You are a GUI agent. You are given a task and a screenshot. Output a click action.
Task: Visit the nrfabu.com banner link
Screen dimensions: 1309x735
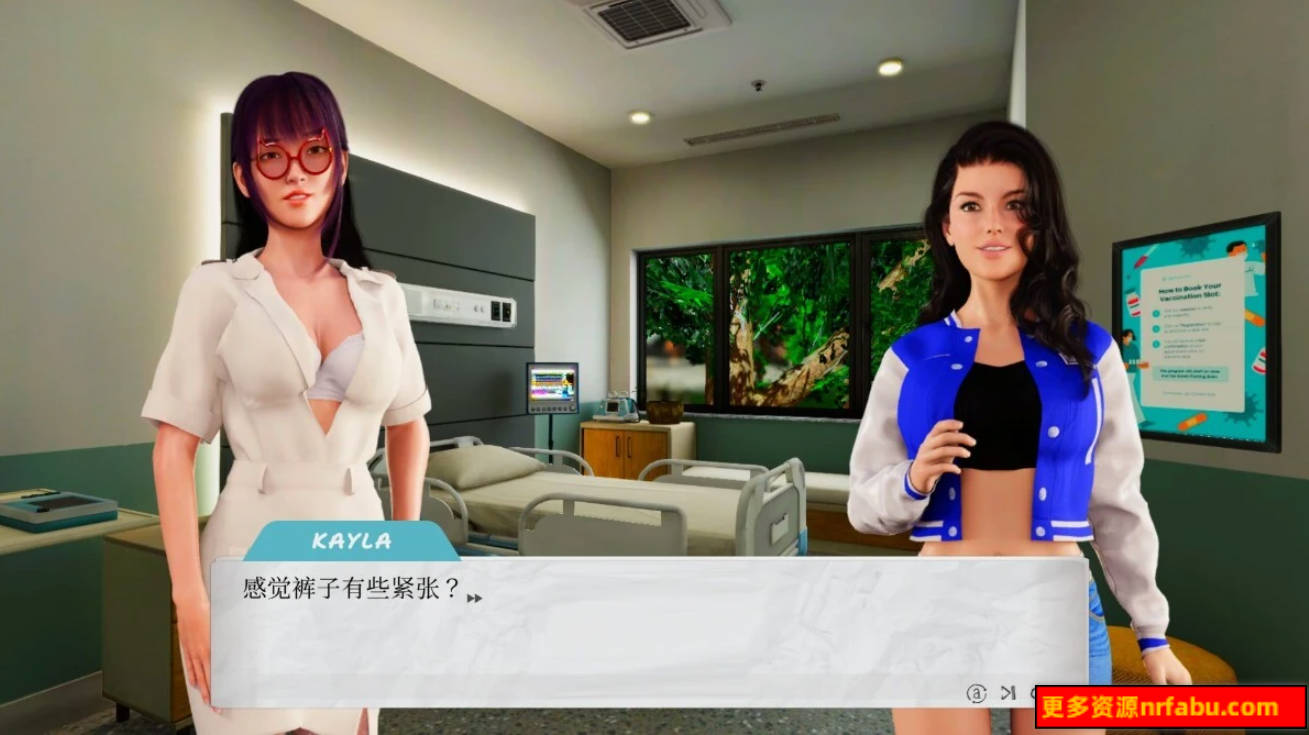pos(1165,707)
